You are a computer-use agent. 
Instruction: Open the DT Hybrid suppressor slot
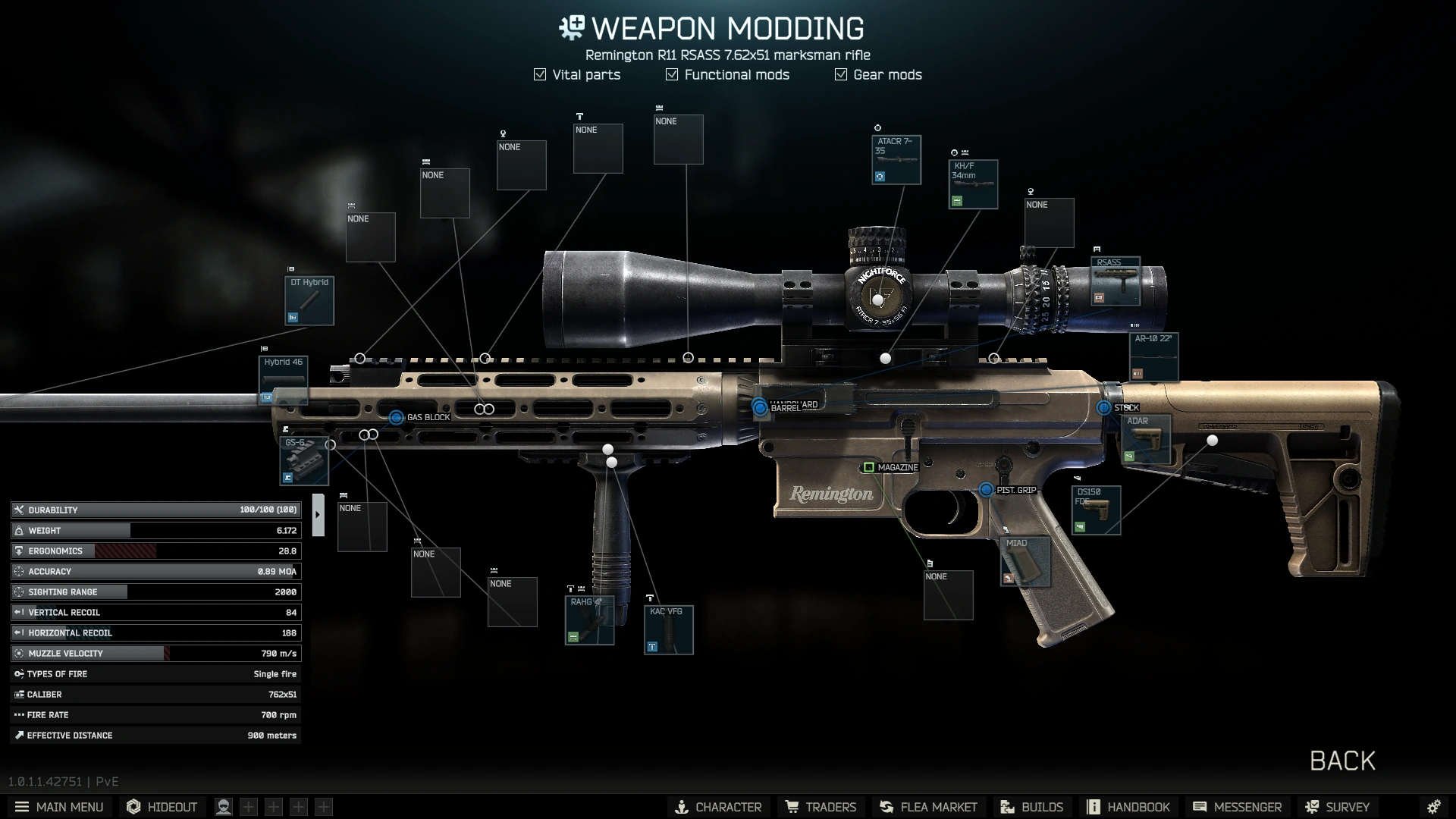(308, 300)
